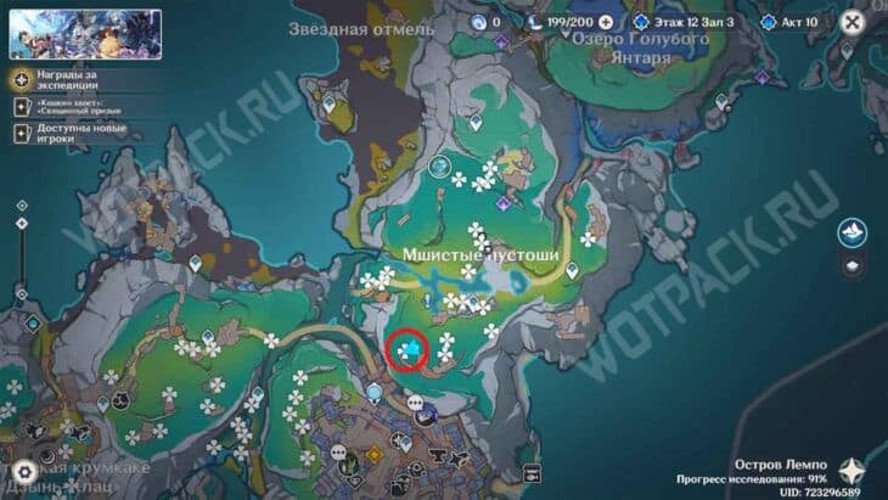
Task: Select the chat bubble marker in town
Action: 416,402
